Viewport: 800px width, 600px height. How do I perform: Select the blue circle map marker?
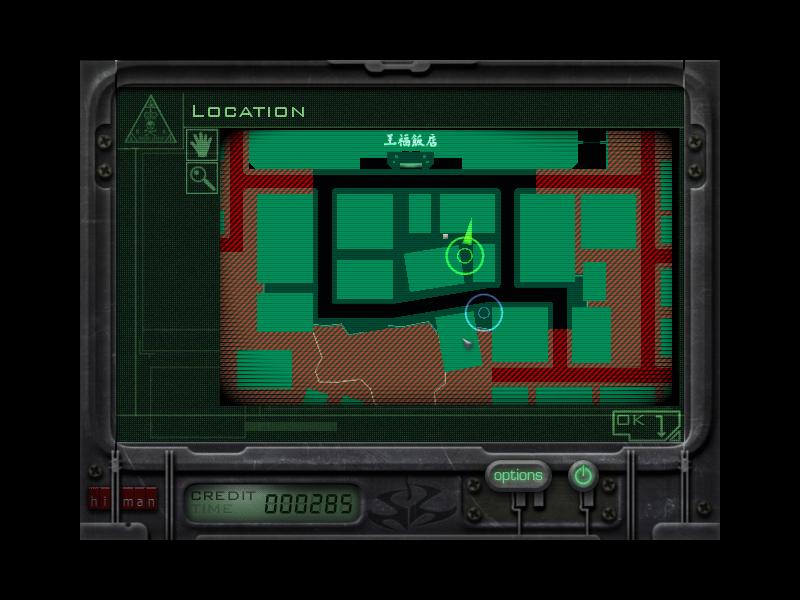pyautogui.click(x=484, y=313)
